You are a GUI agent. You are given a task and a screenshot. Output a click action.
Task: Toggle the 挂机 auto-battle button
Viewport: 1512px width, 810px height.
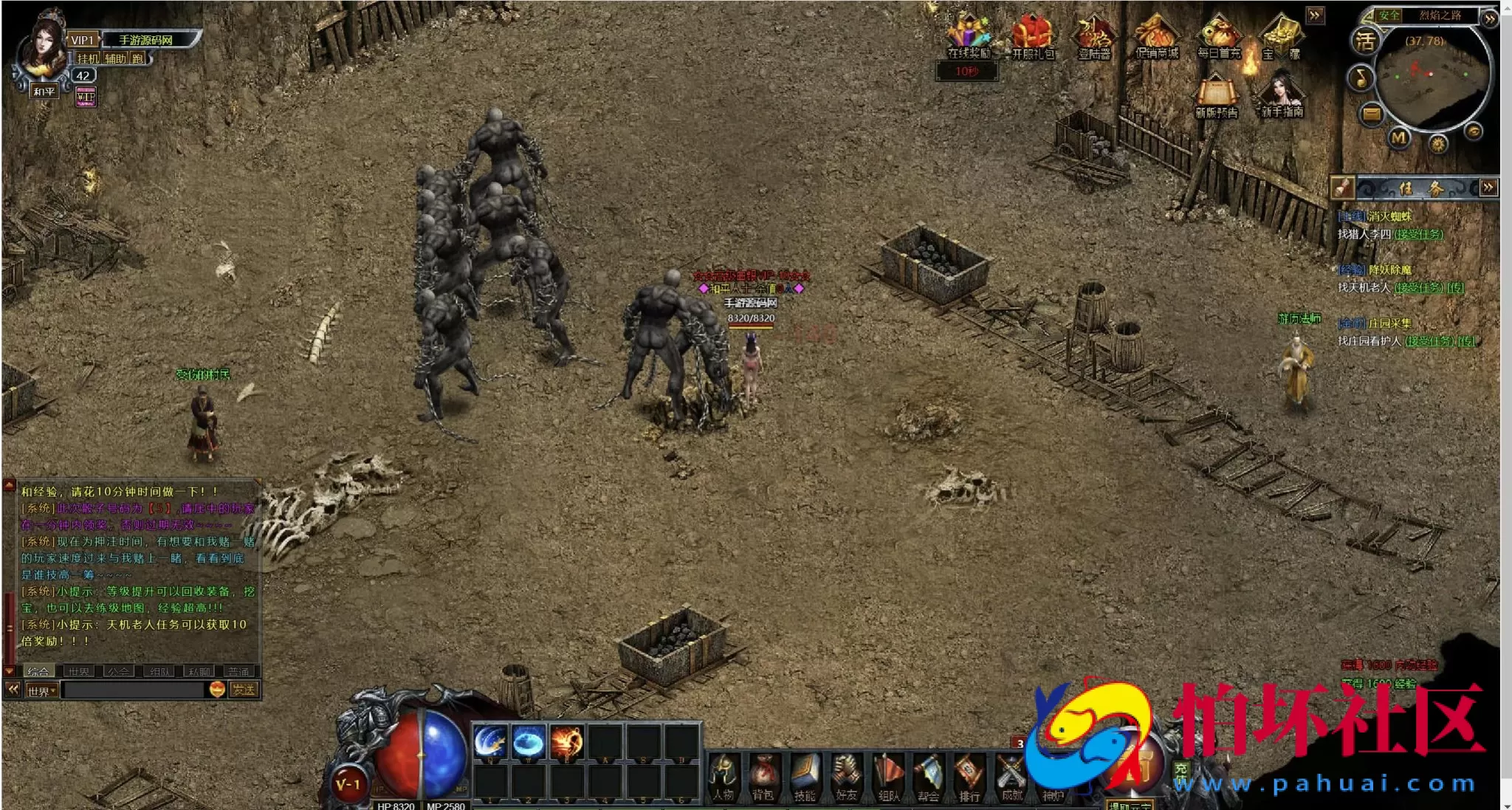click(x=88, y=58)
